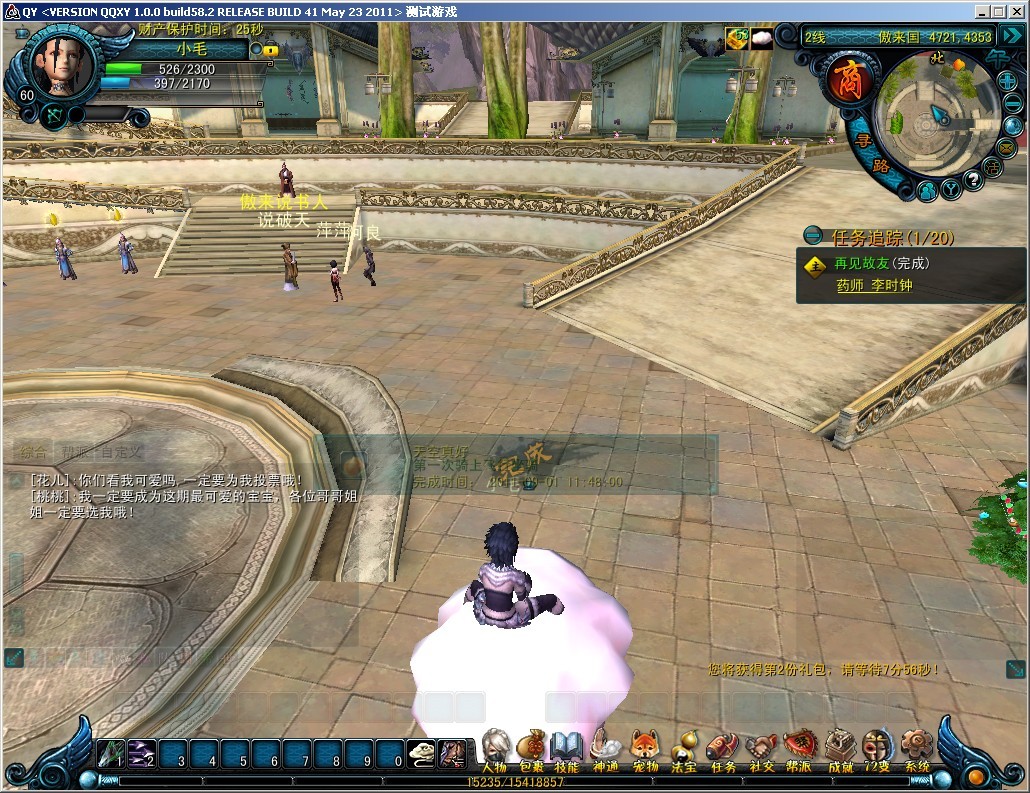The width and height of the screenshot is (1030, 793).
Task: Open the 技能 skills book
Action: coord(566,749)
